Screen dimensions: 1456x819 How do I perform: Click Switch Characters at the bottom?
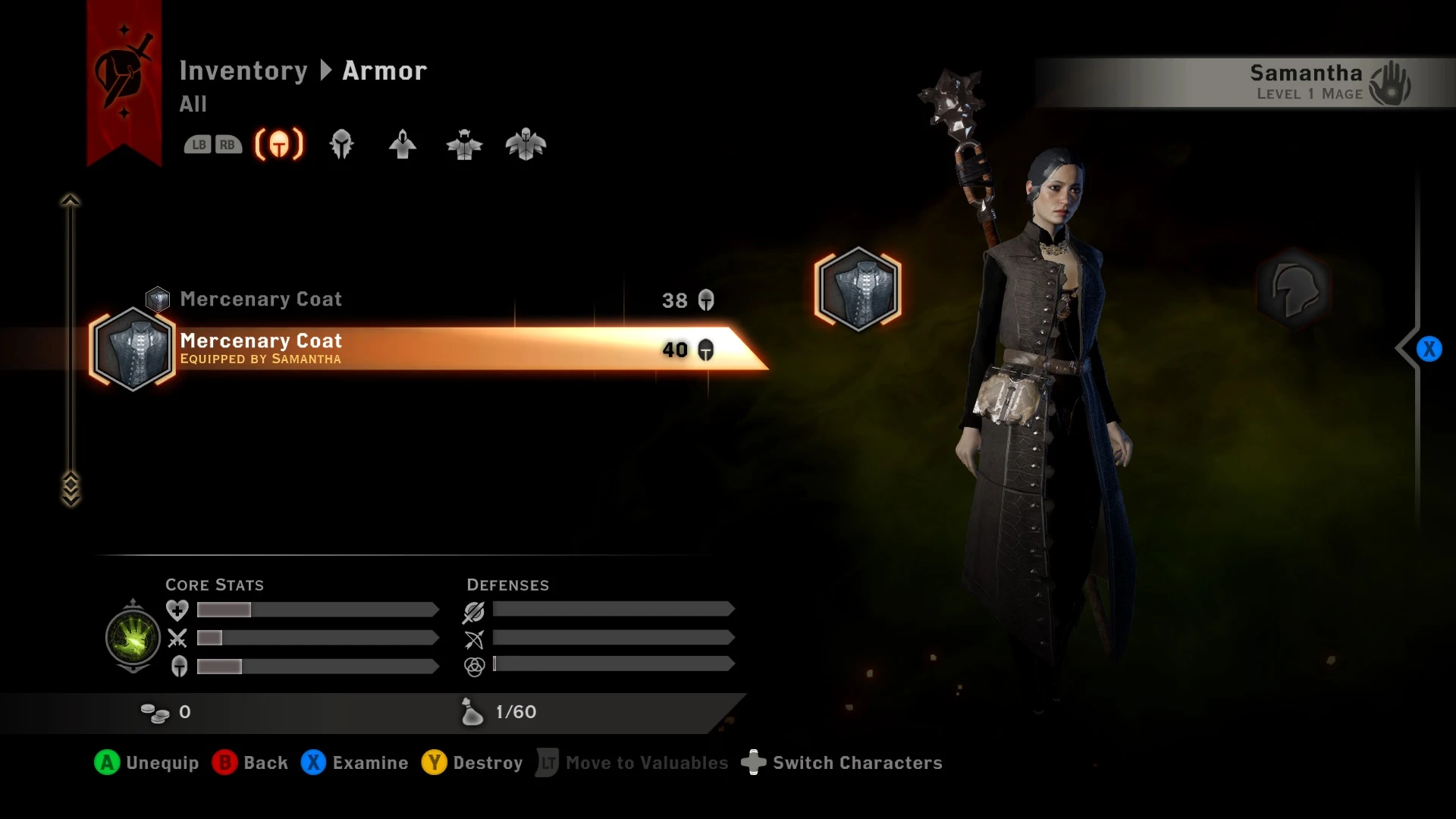[843, 763]
